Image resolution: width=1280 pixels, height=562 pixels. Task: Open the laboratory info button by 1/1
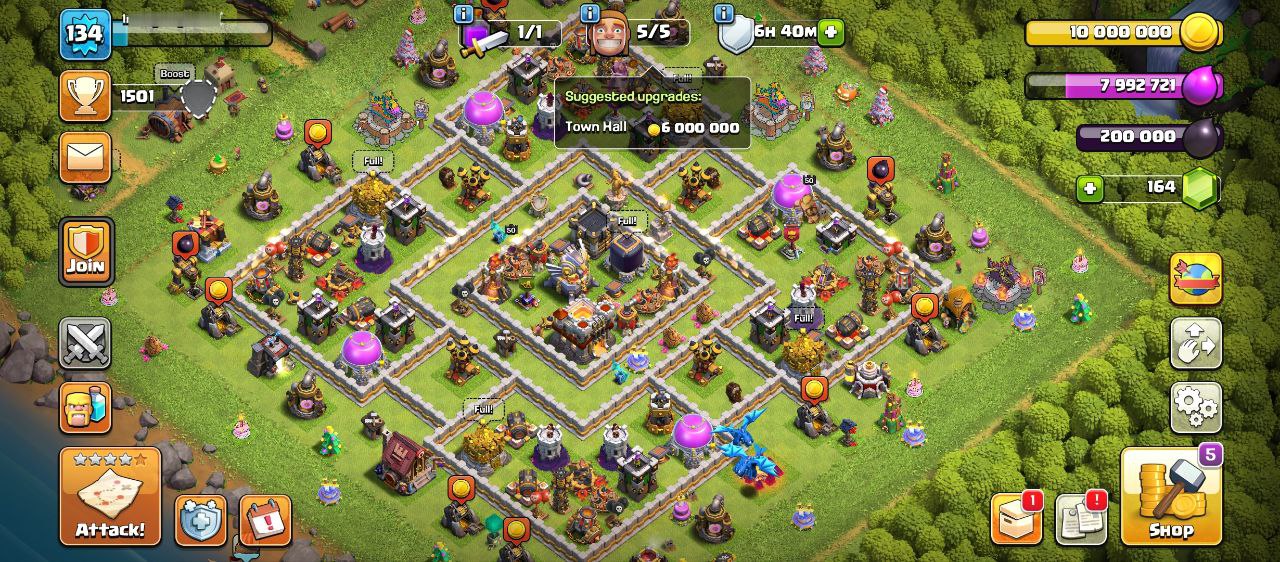(x=463, y=13)
